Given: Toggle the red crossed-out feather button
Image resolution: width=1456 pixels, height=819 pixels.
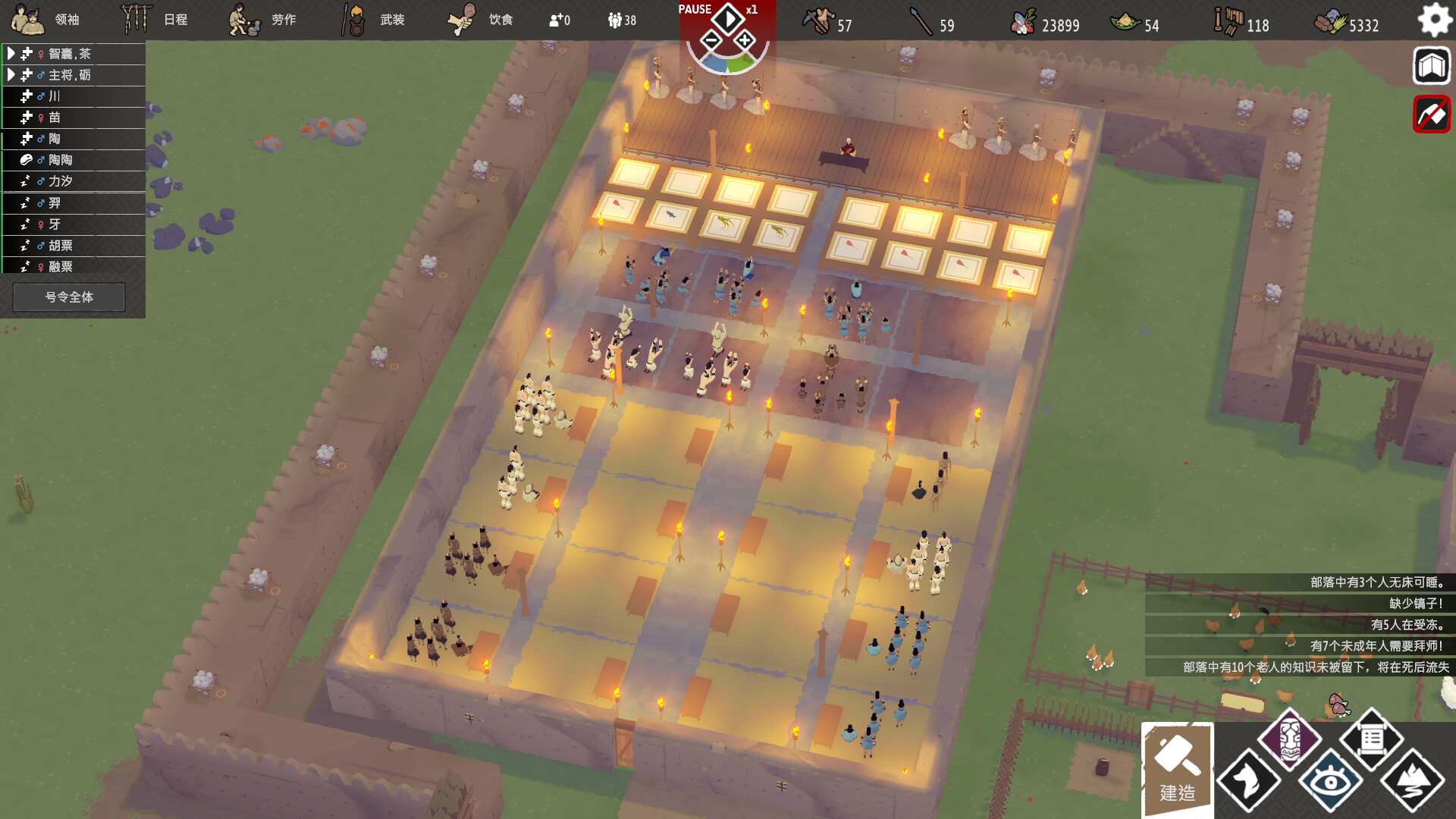Looking at the screenshot, I should pyautogui.click(x=1431, y=115).
